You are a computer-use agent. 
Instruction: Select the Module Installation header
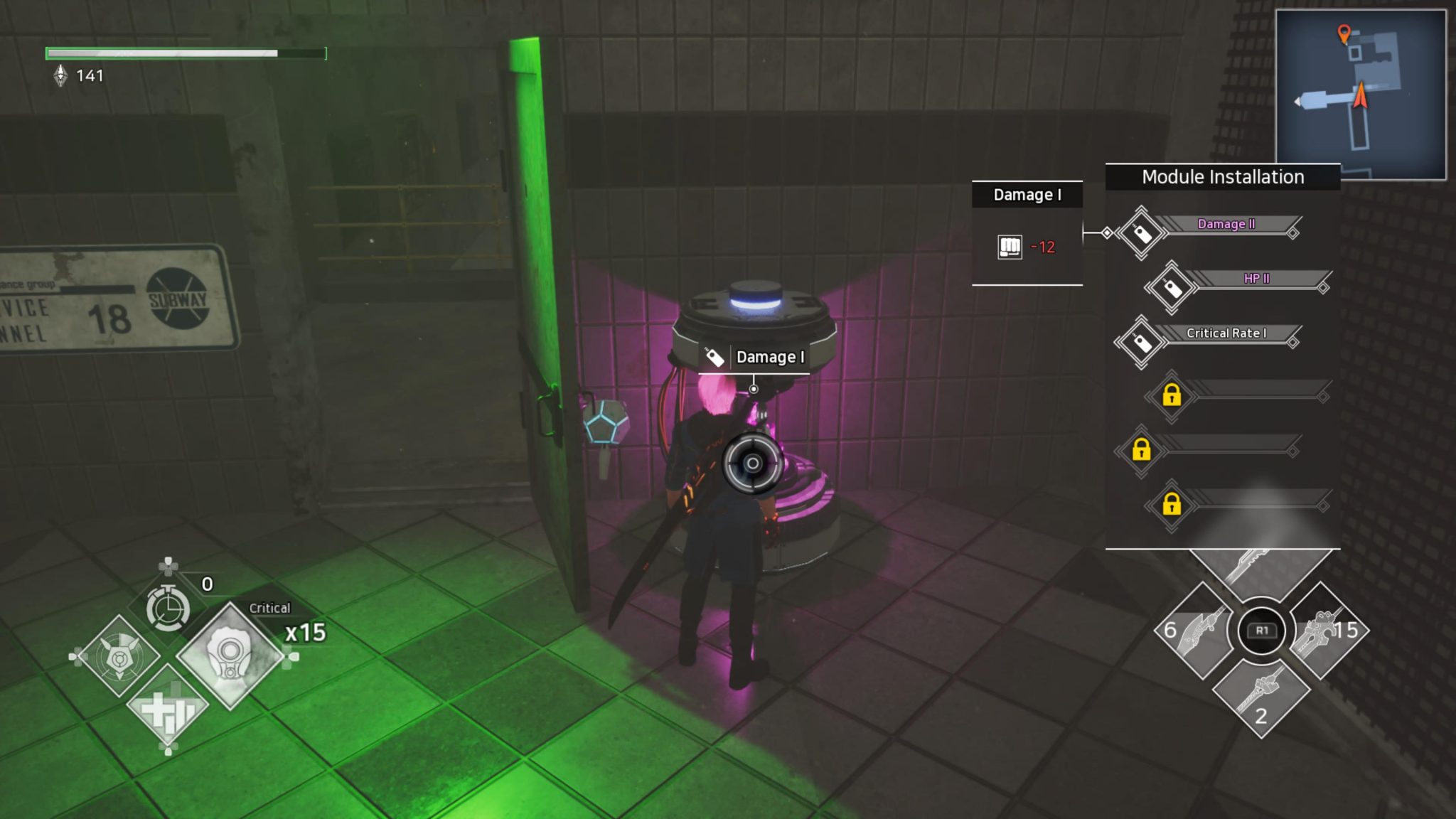pyautogui.click(x=1222, y=177)
